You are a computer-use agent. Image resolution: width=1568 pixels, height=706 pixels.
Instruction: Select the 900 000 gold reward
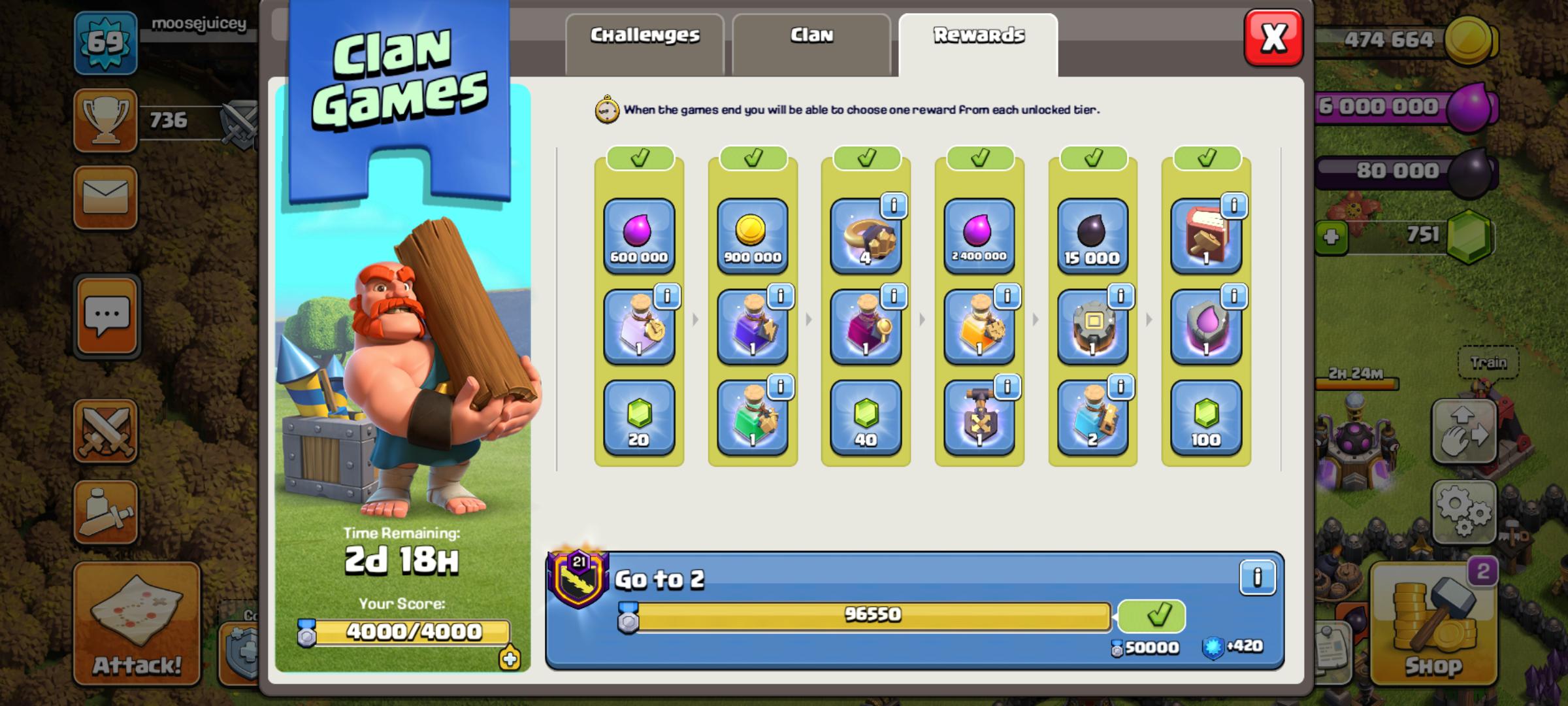point(752,237)
